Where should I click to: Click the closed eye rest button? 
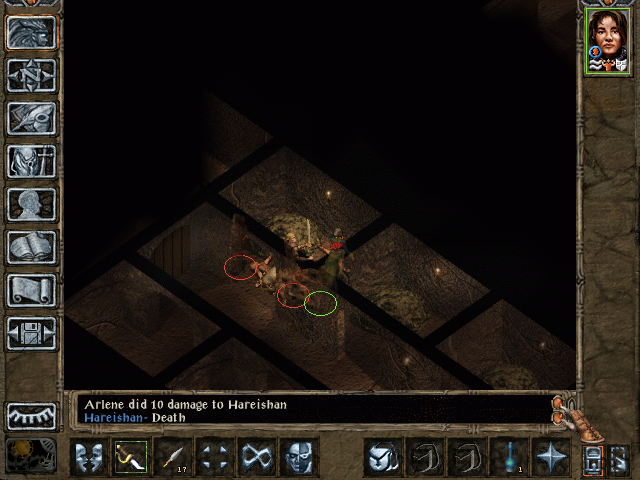click(31, 415)
